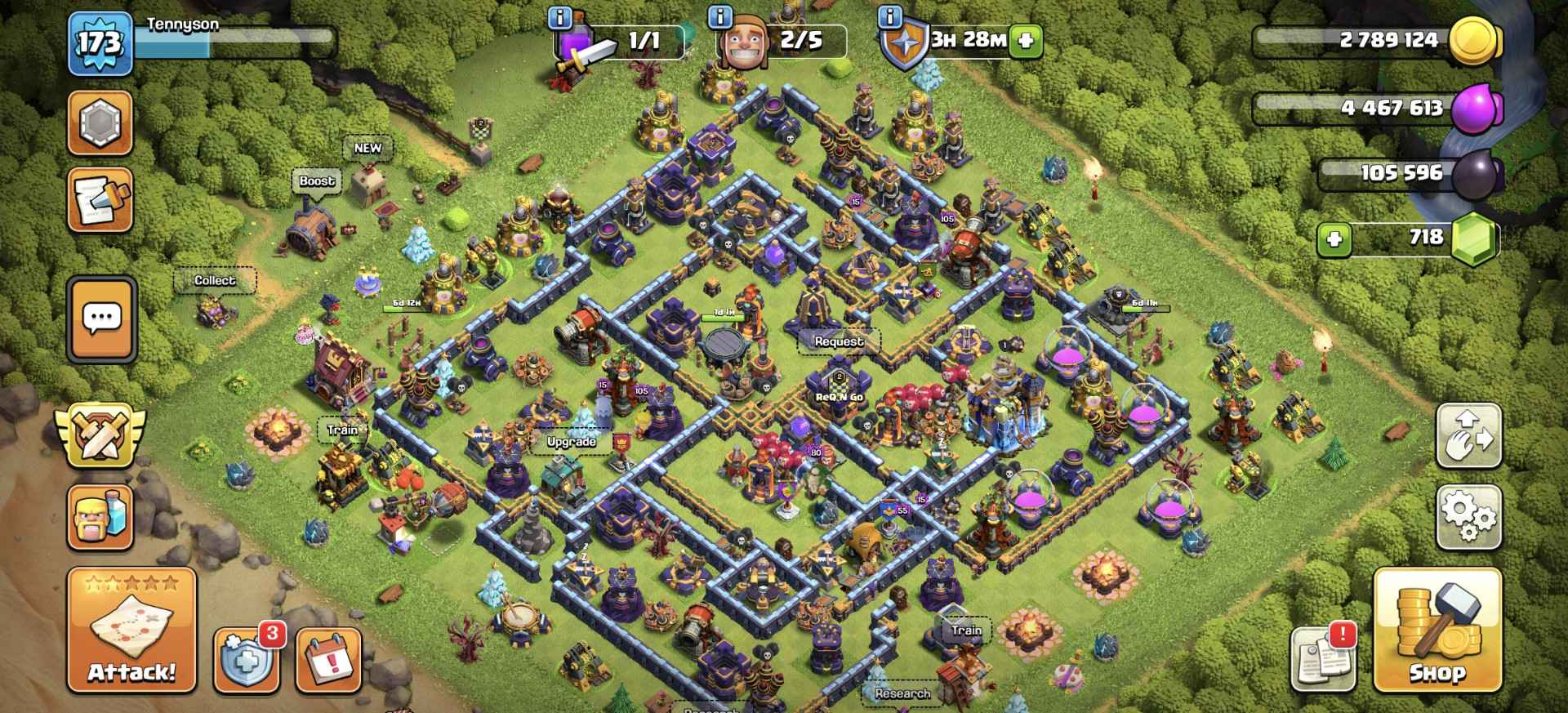This screenshot has height=713, width=1568.
Task: Show builder info via the blue i
Action: tap(720, 16)
